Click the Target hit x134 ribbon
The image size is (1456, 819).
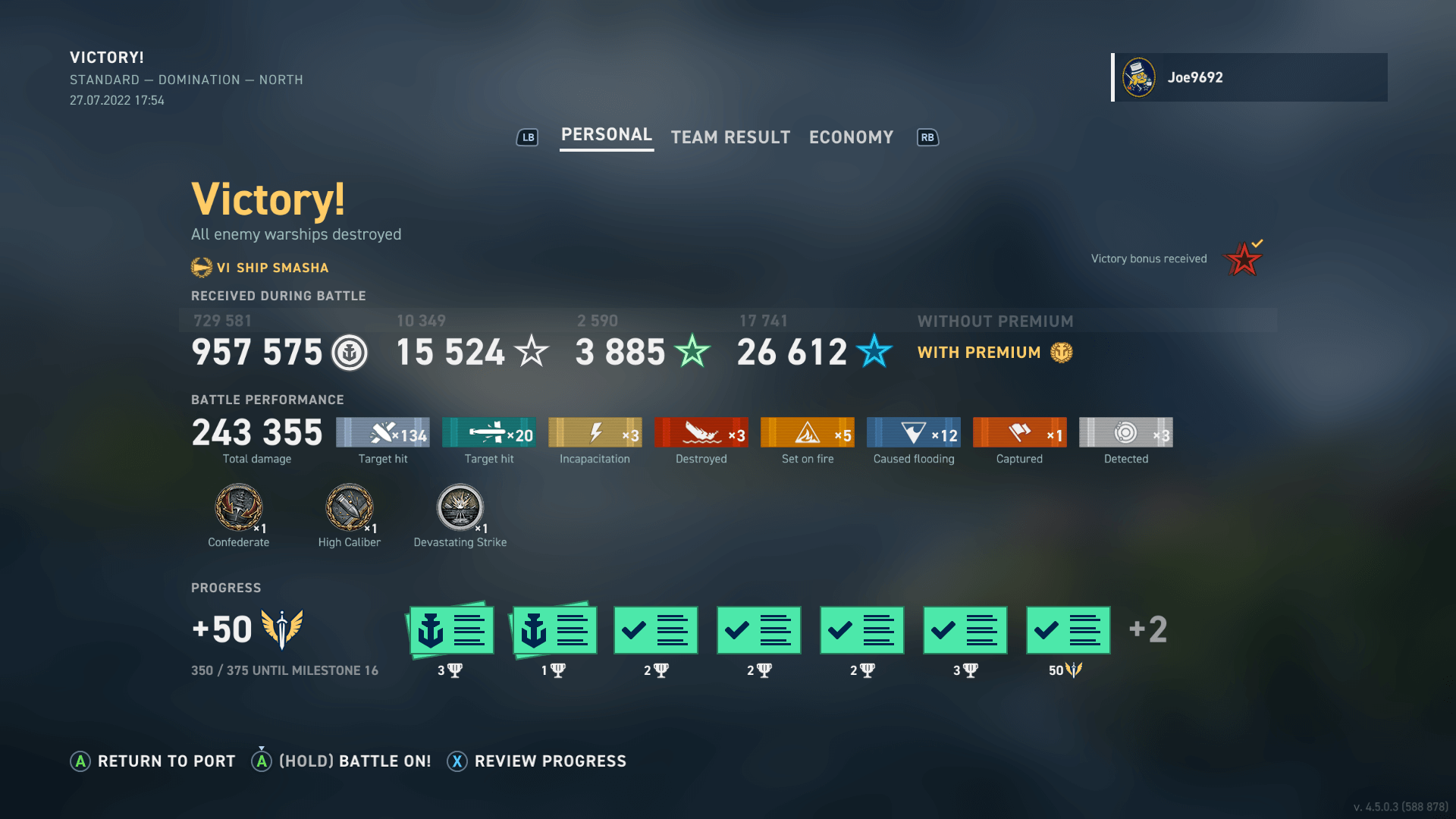[382, 432]
